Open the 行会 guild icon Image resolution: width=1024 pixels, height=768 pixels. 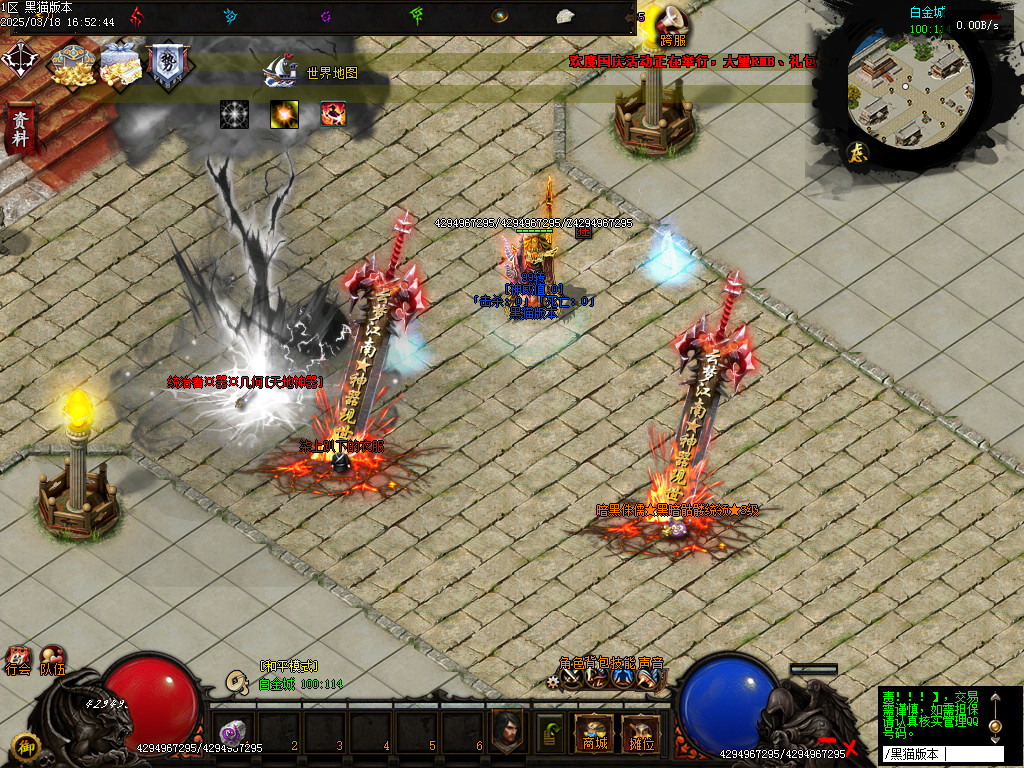(x=17, y=660)
